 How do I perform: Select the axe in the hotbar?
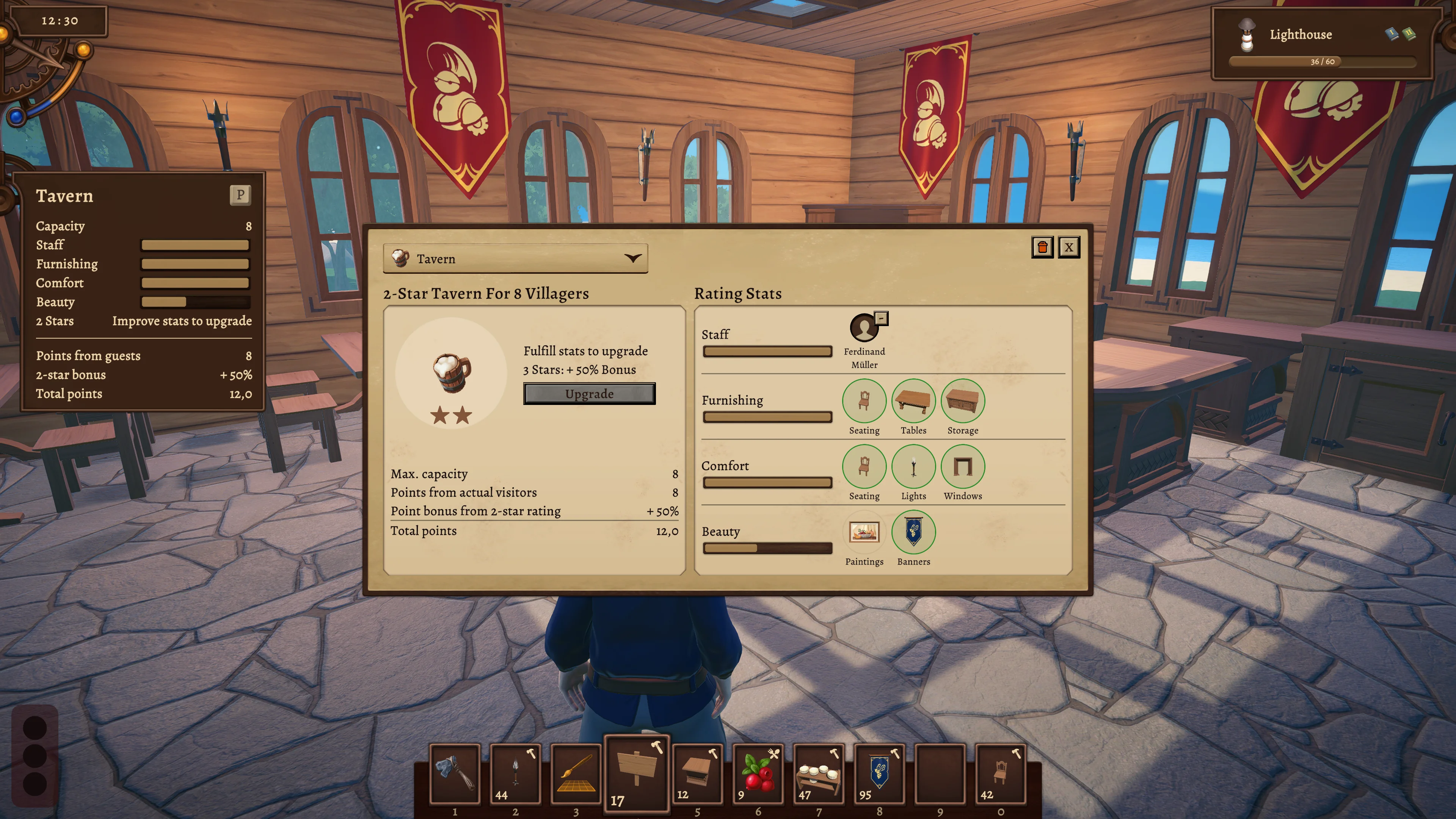click(455, 773)
